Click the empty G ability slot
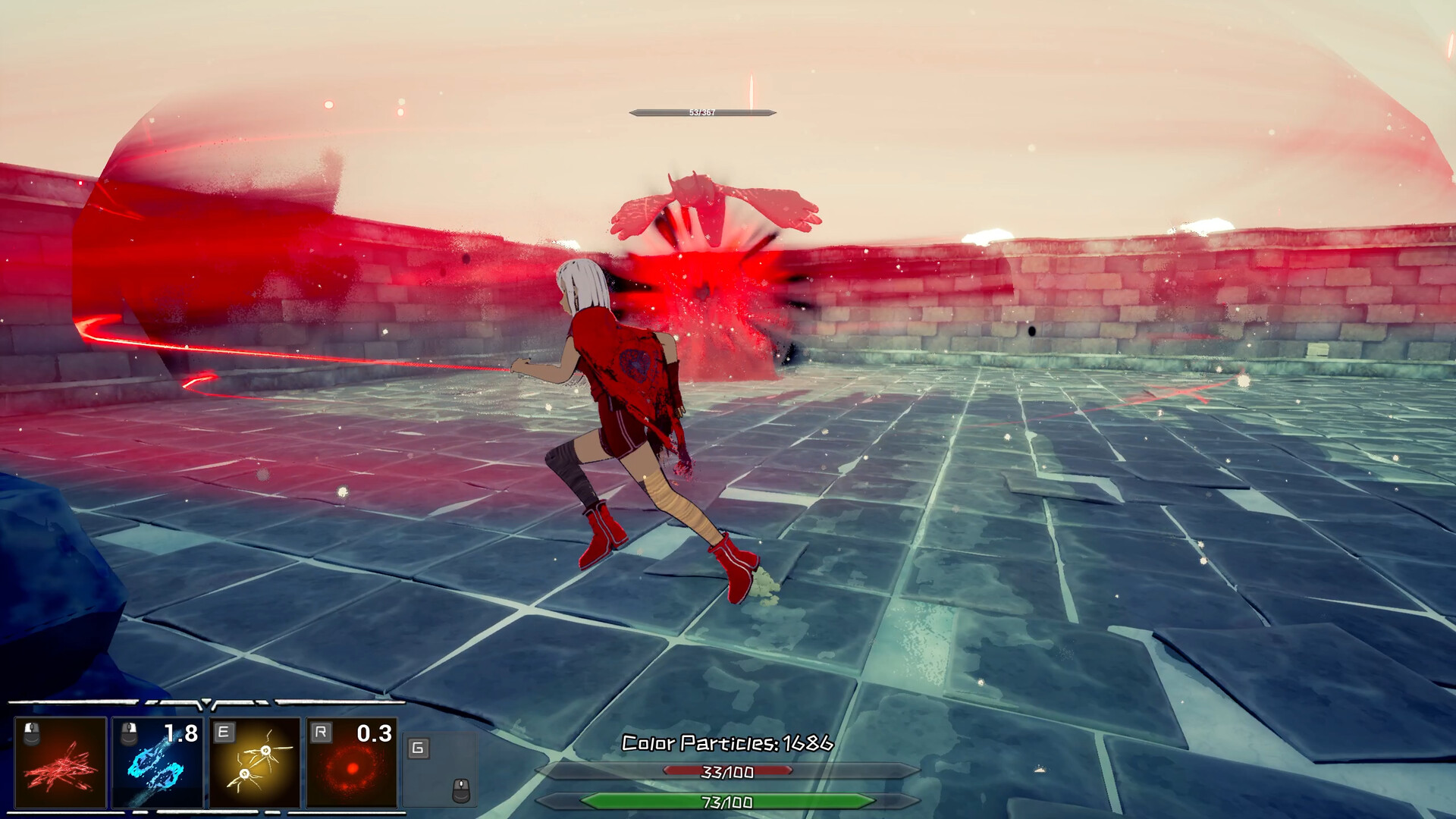The height and width of the screenshot is (819, 1456). pyautogui.click(x=440, y=768)
